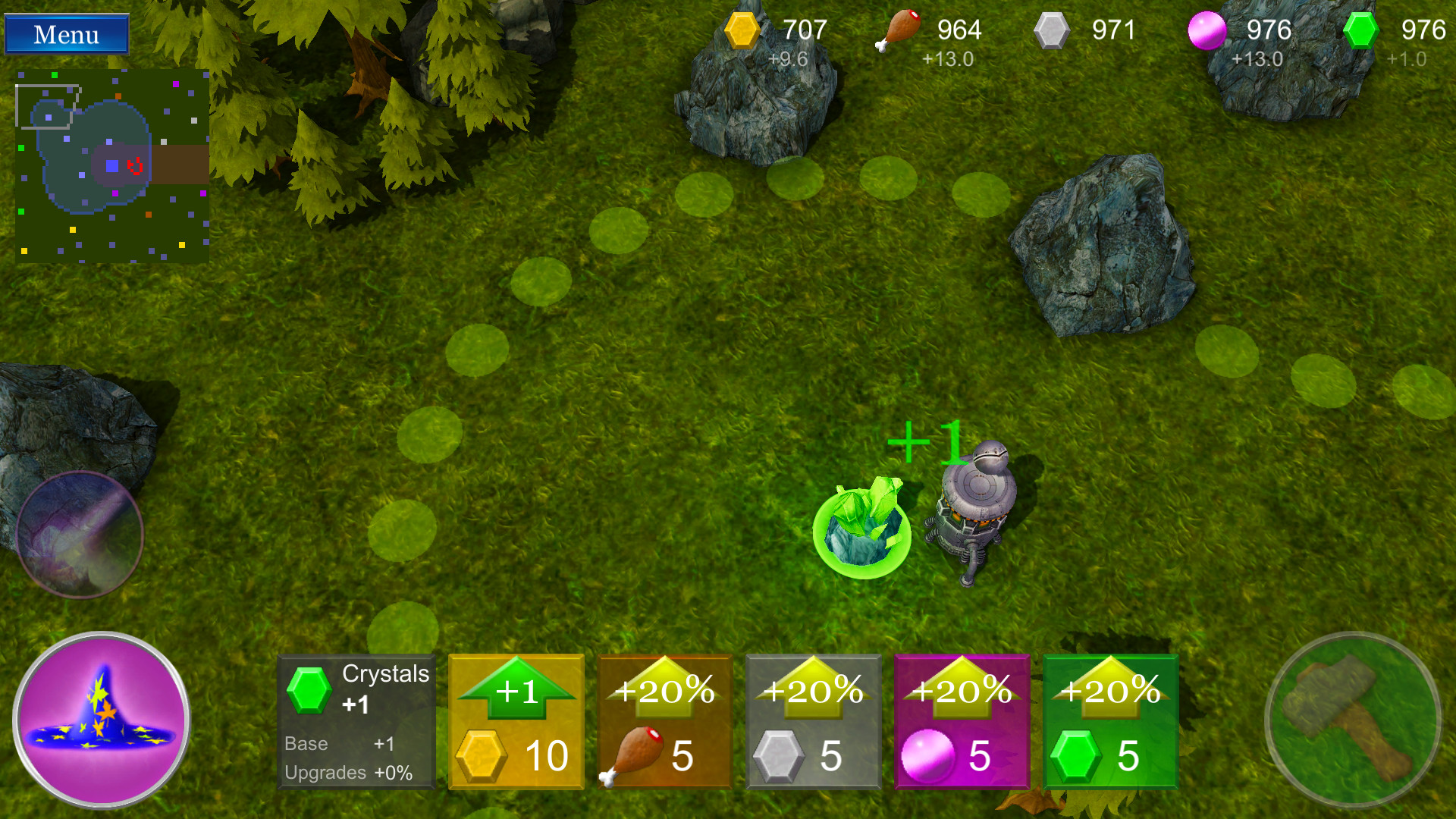Image resolution: width=1456 pixels, height=819 pixels.
Task: Buy the +20% meat upgrade
Action: [664, 720]
